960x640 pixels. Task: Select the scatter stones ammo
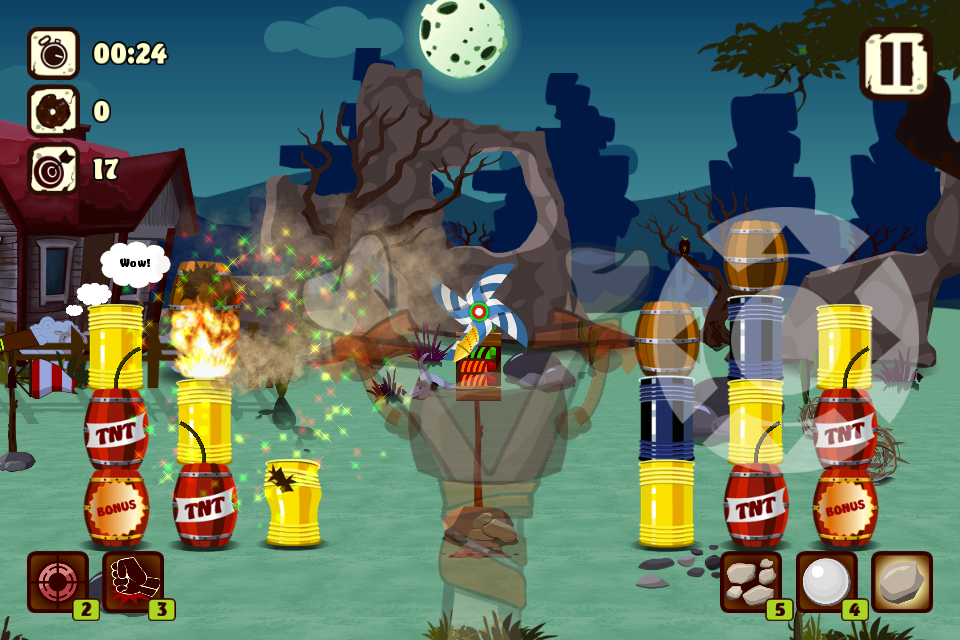point(751,582)
